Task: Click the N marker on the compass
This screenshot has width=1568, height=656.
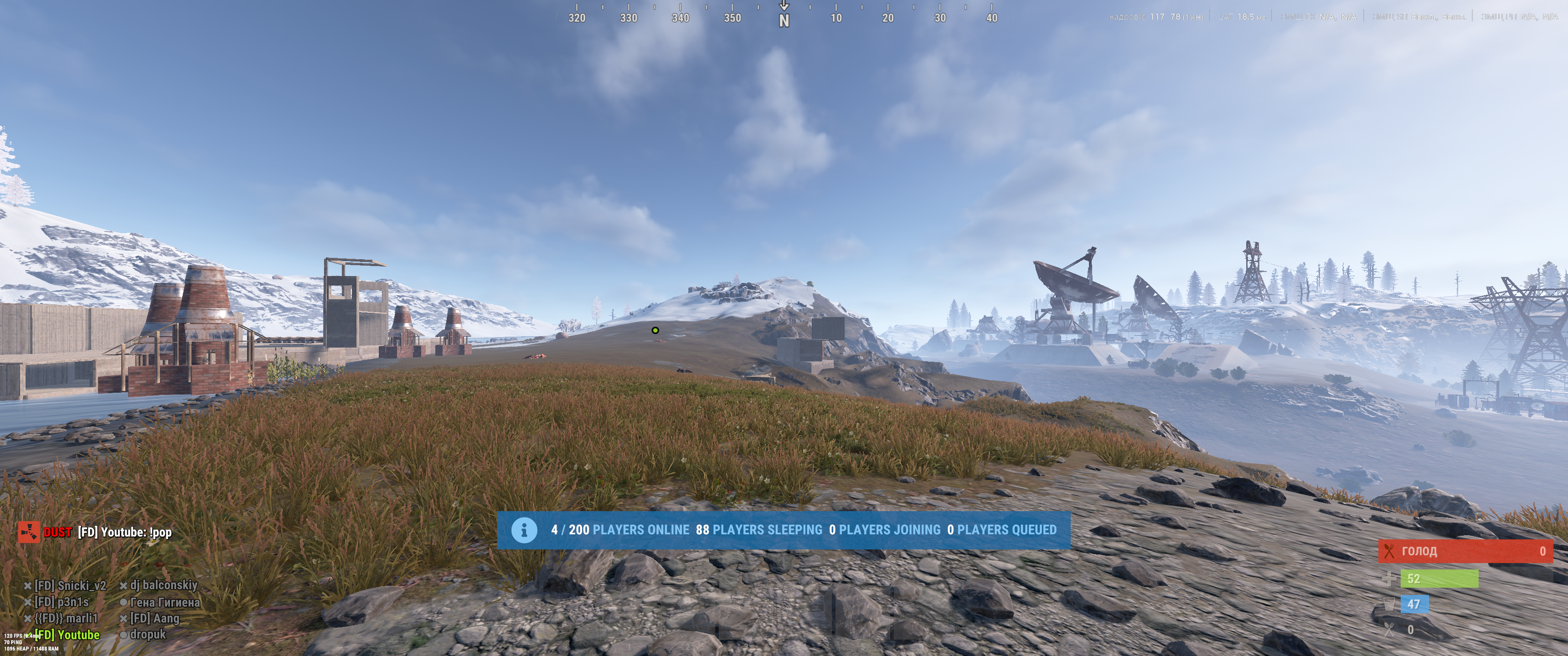Action: 784,20
